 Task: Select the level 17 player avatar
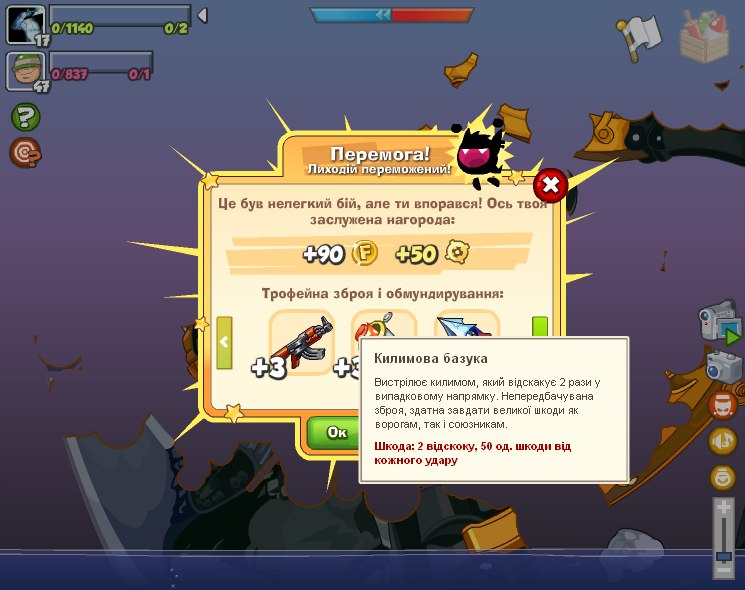pos(25,24)
